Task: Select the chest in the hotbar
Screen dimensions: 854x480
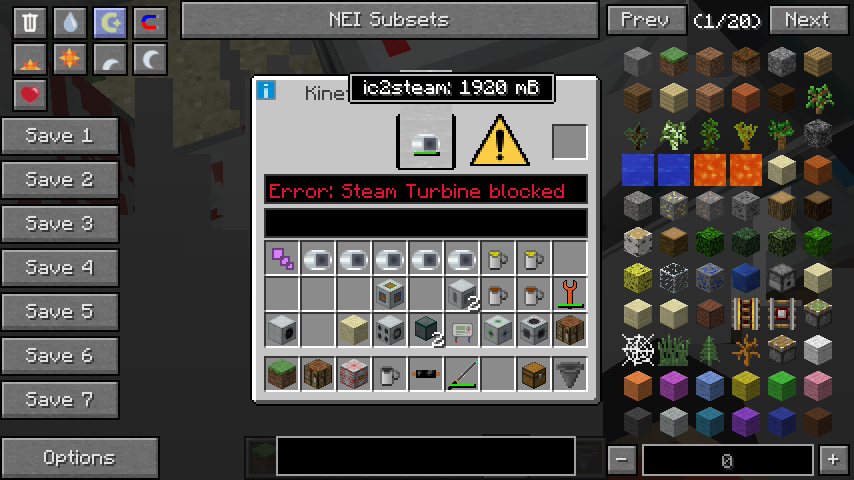Action: tap(533, 375)
